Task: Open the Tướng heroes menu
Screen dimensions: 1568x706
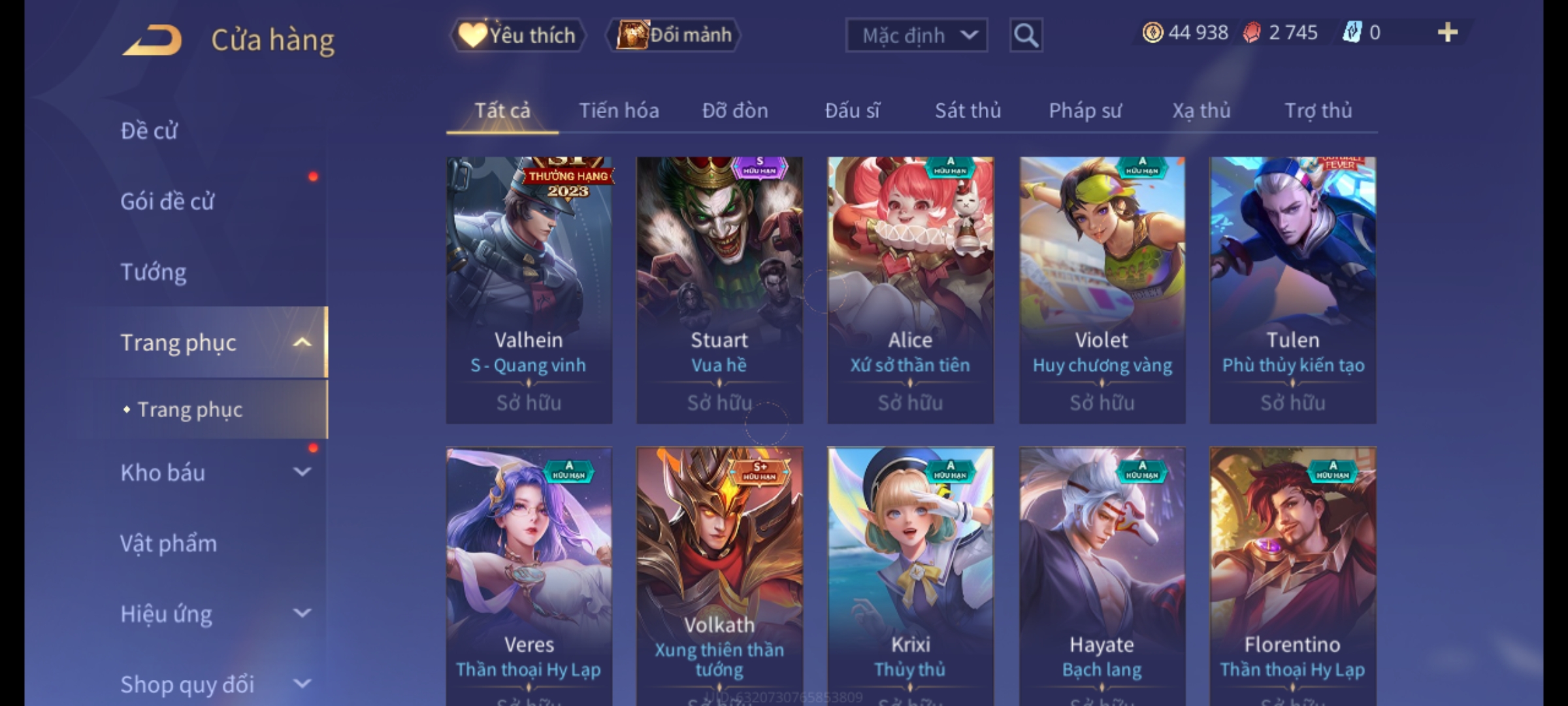Action: 154,272
